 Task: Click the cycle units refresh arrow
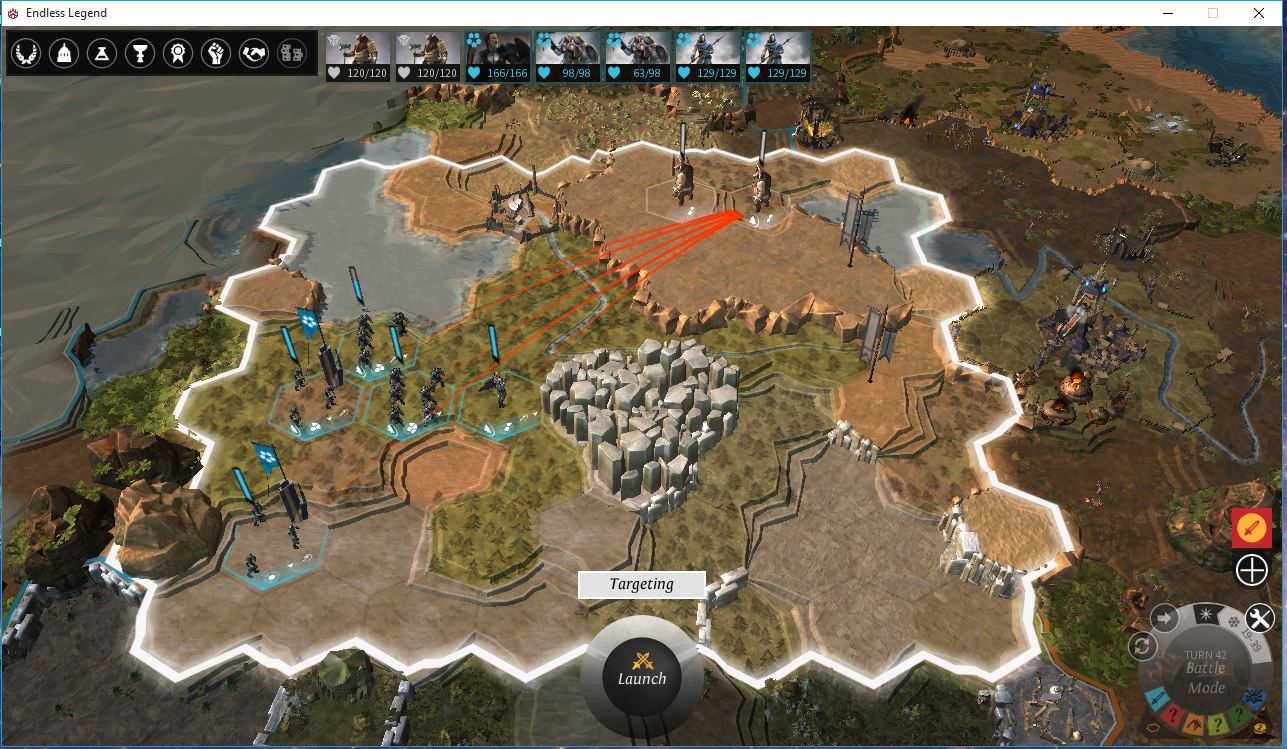pyautogui.click(x=1143, y=645)
